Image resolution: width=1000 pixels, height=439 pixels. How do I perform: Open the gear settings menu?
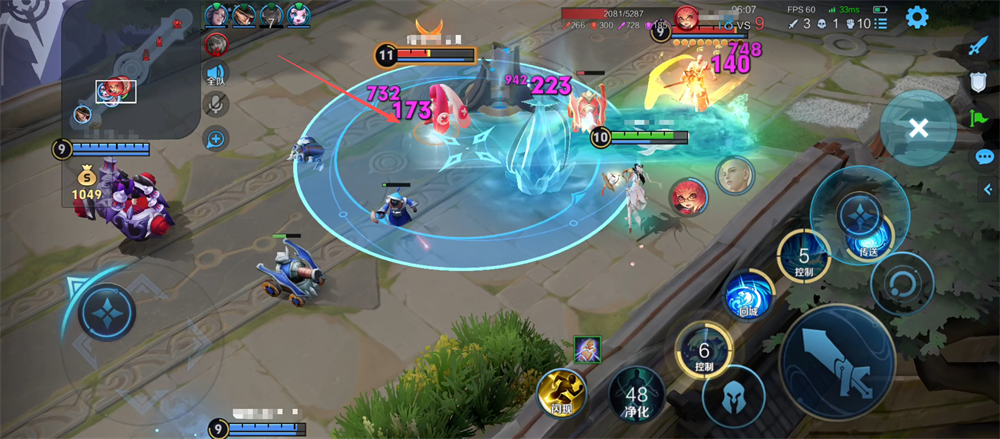click(x=916, y=17)
